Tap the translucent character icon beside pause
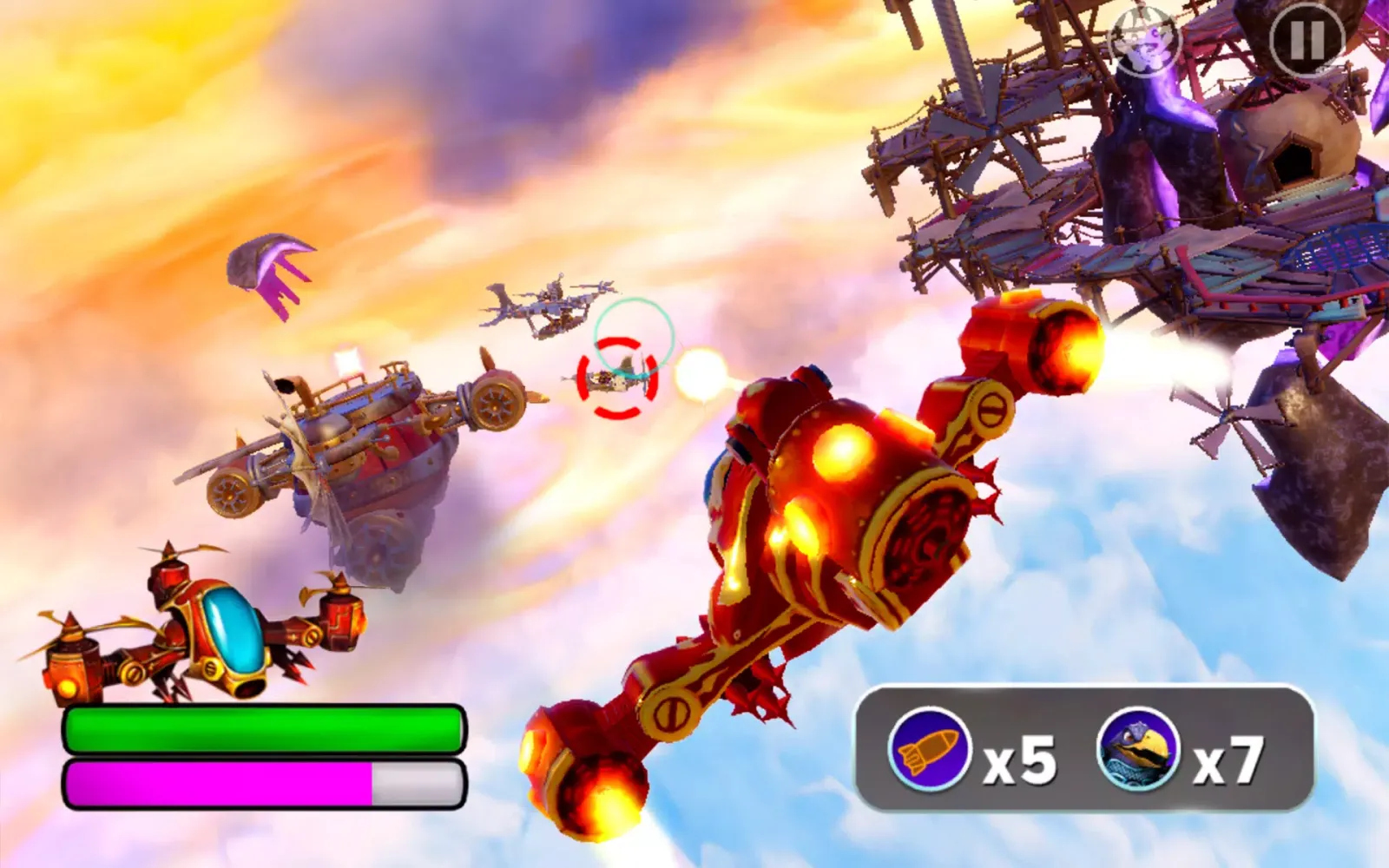Image resolution: width=1389 pixels, height=868 pixels. (x=1146, y=39)
